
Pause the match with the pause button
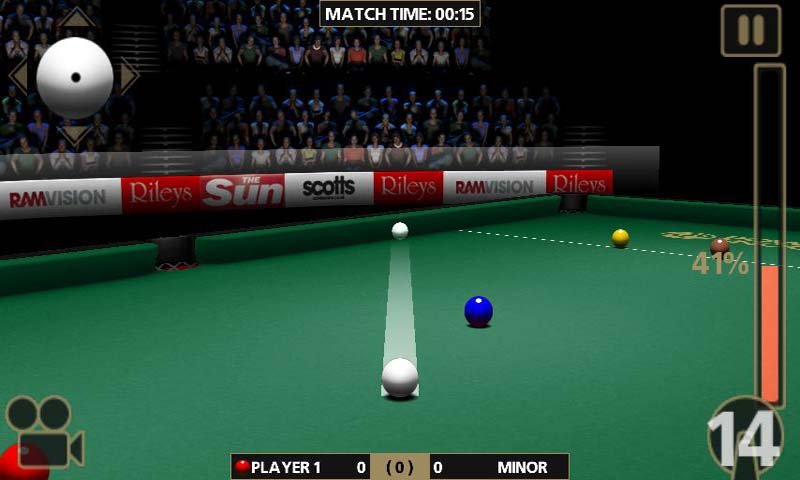(751, 30)
